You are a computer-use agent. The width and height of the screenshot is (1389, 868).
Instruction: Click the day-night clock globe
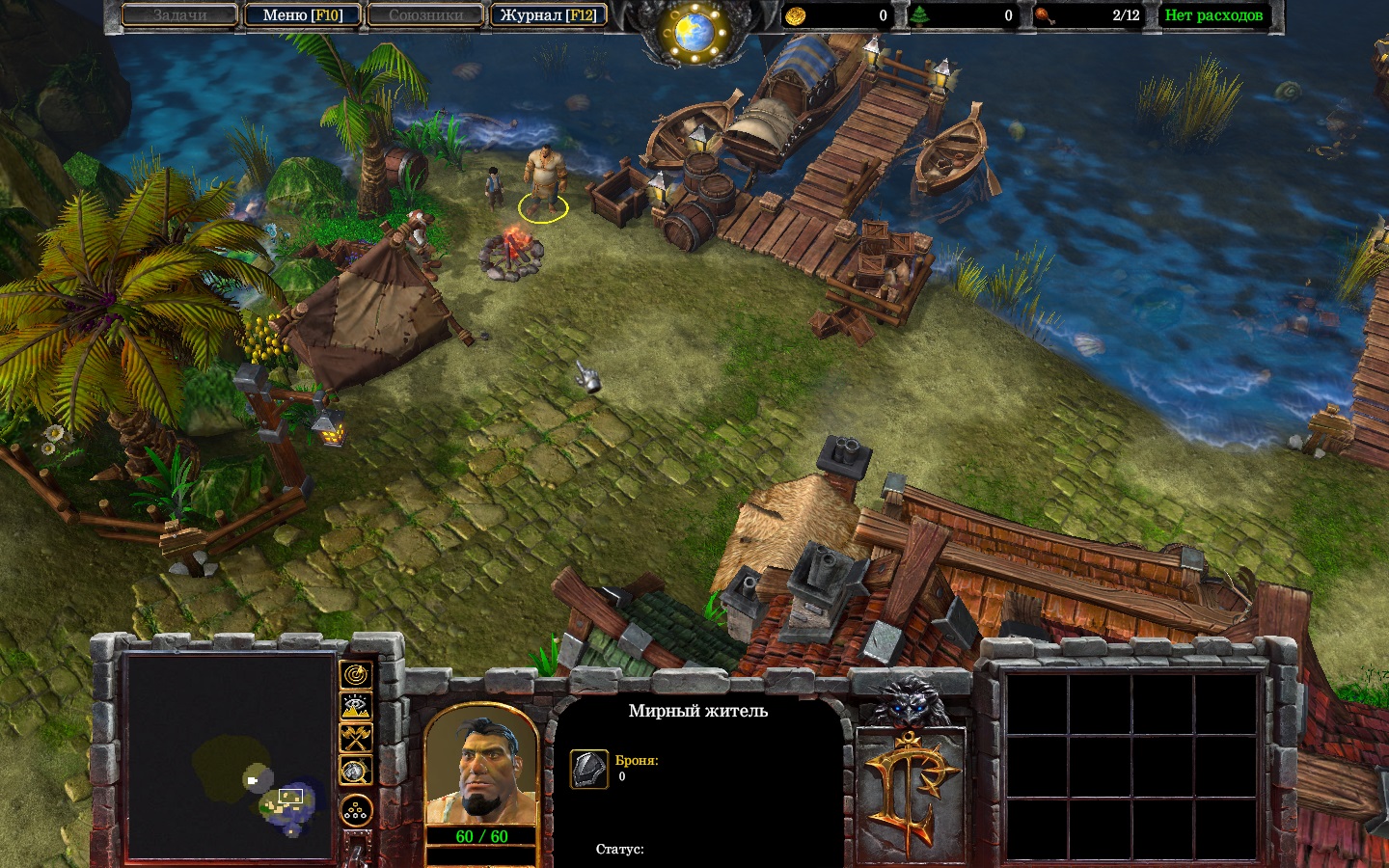[x=694, y=33]
